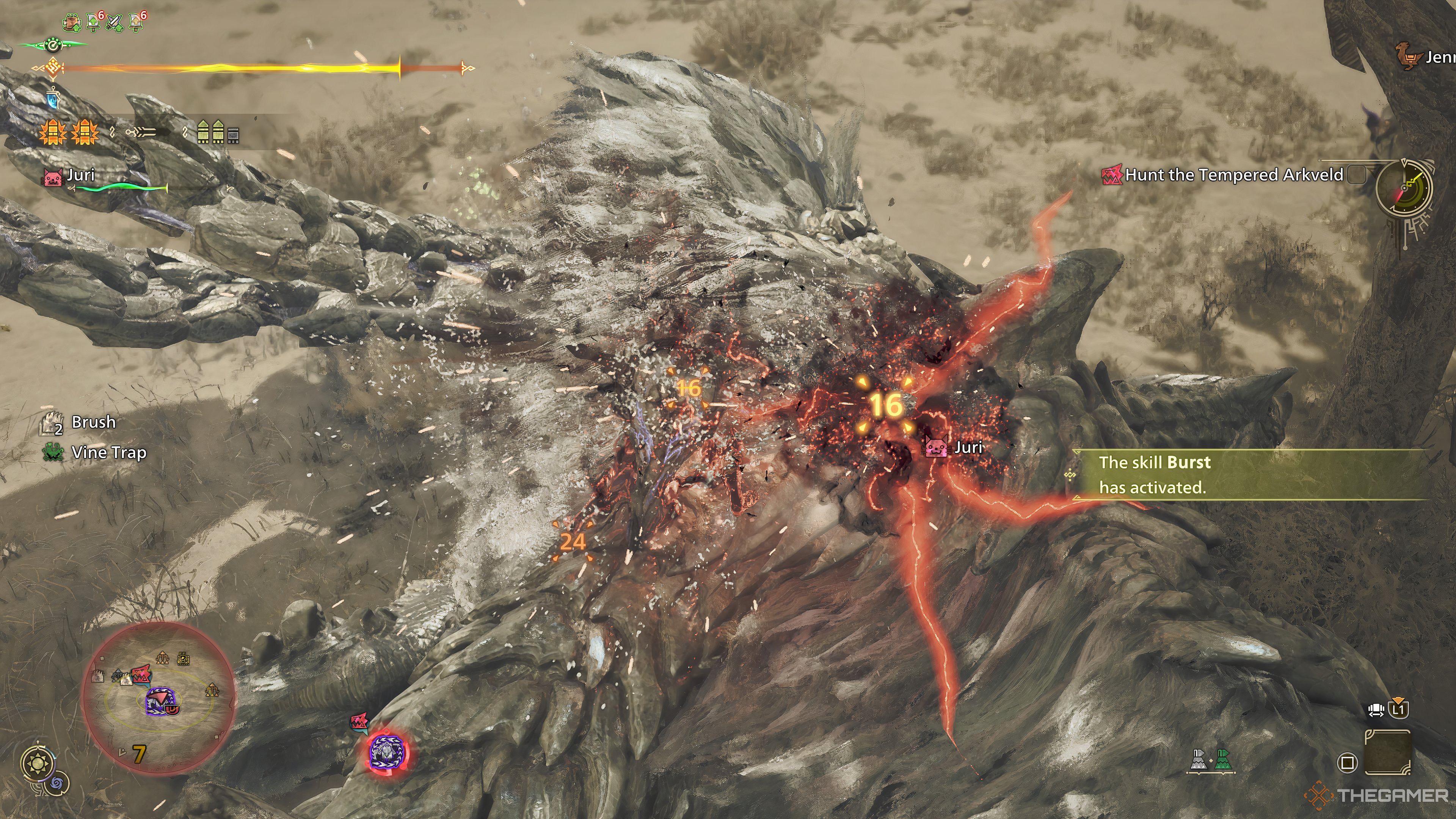This screenshot has width=1456, height=819.
Task: Click the Vine Trap item icon
Action: point(53,452)
